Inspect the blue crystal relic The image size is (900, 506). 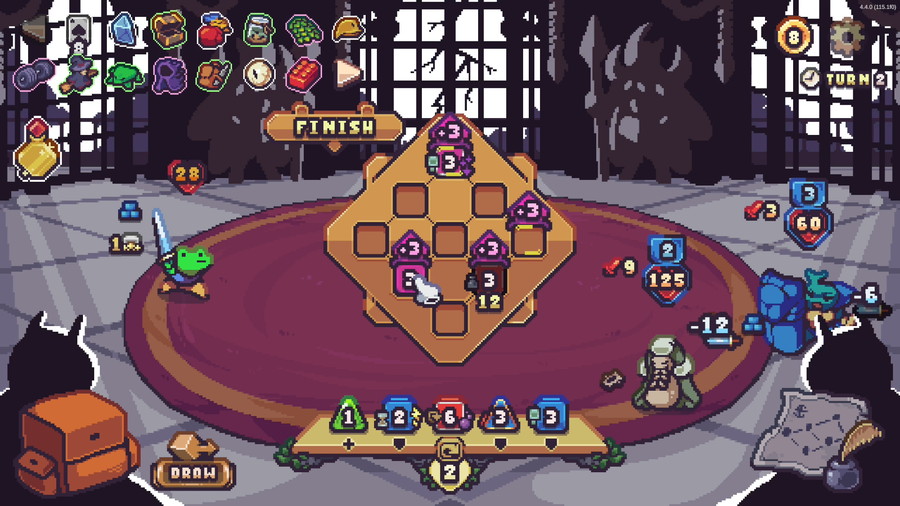pos(123,30)
